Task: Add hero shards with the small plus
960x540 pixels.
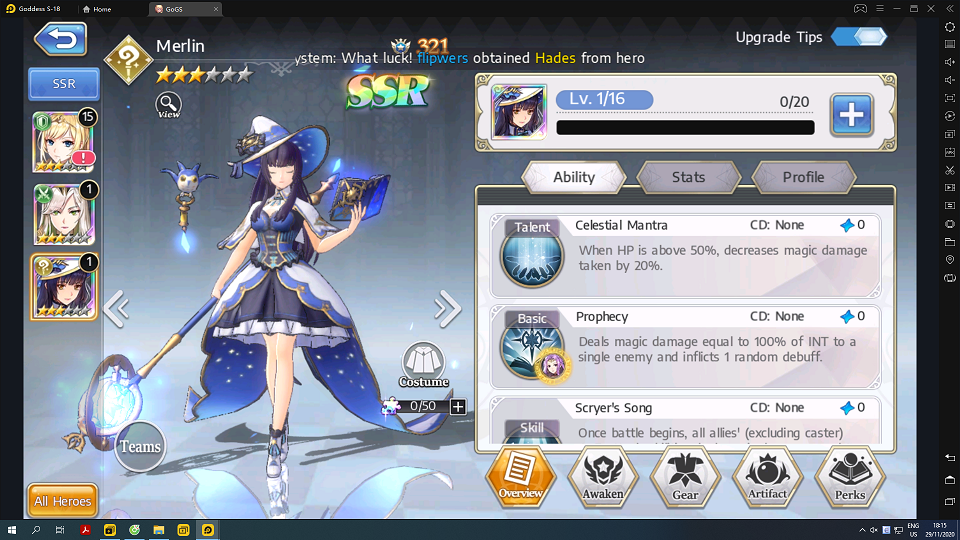Action: tap(458, 406)
